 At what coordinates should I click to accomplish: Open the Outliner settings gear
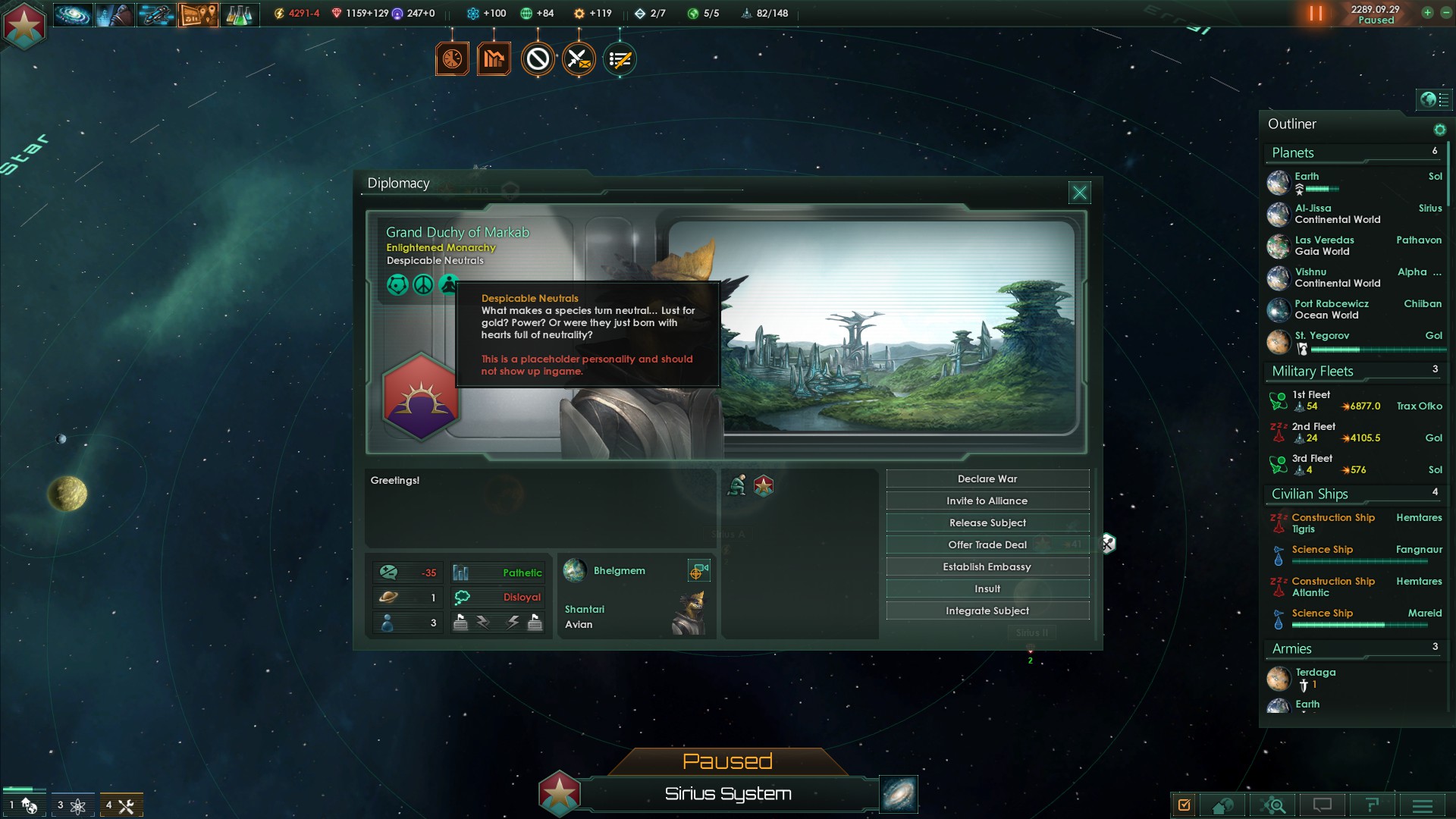click(1439, 130)
